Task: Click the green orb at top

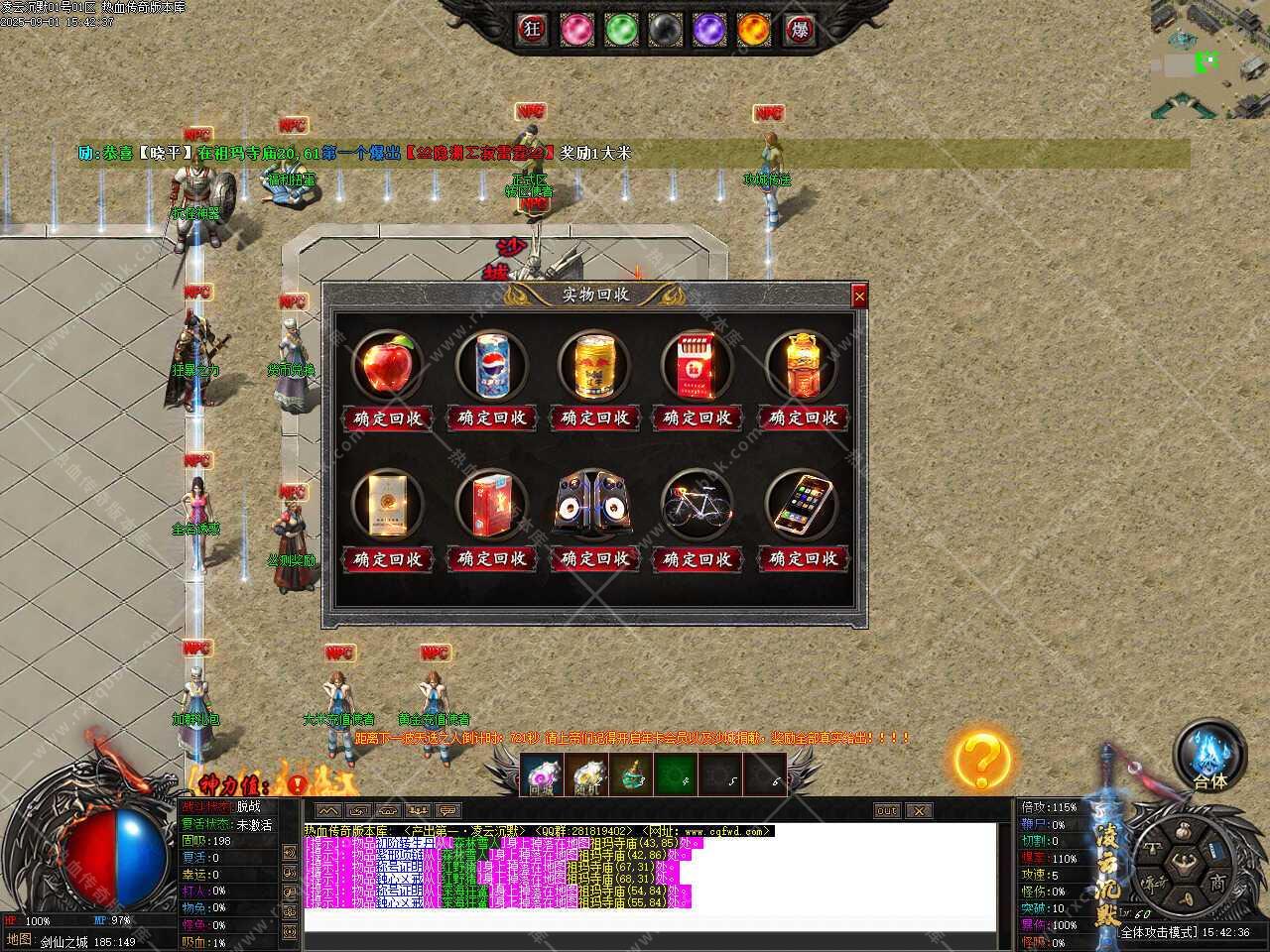Action: tap(622, 30)
